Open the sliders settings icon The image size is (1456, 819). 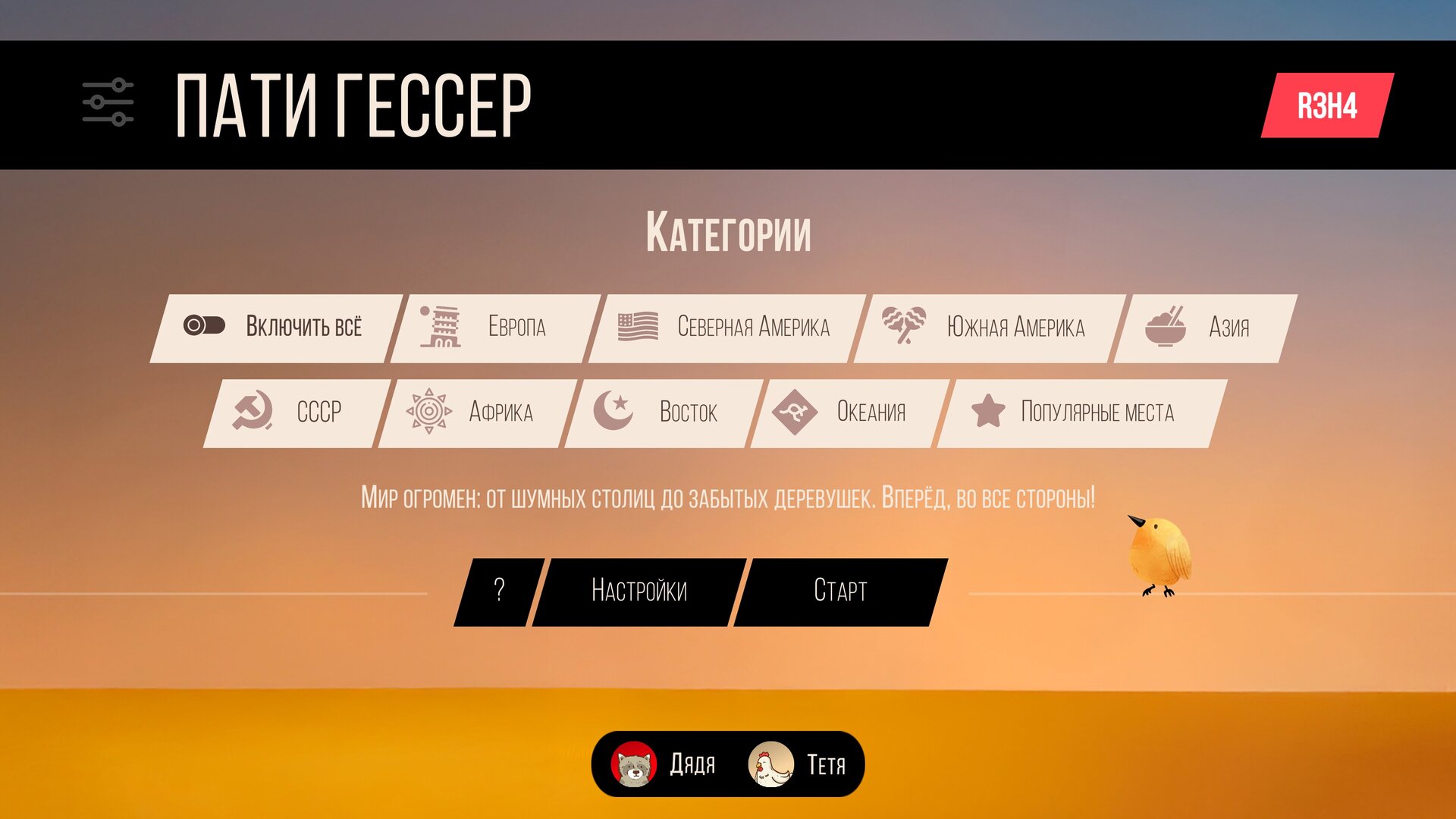click(108, 102)
